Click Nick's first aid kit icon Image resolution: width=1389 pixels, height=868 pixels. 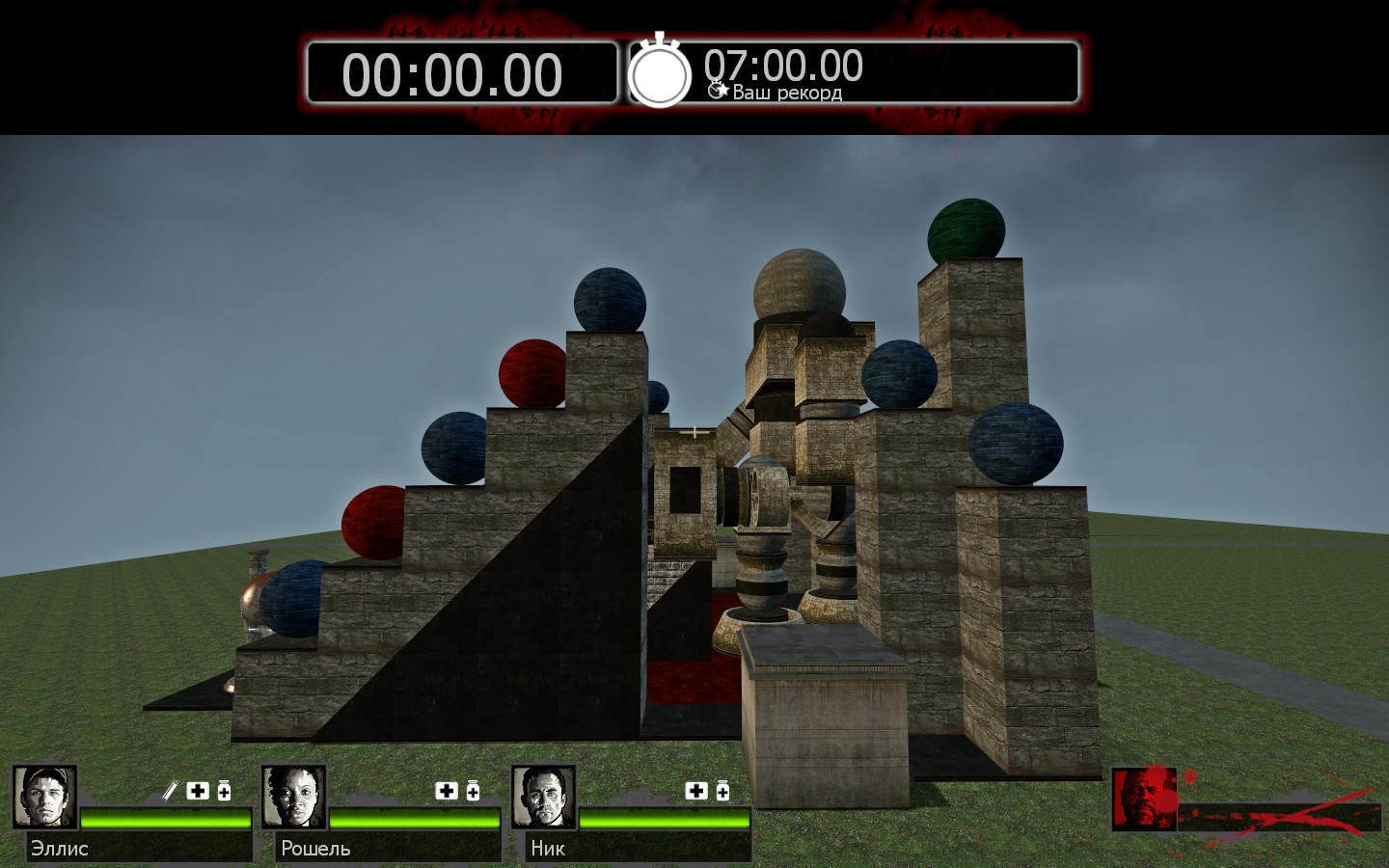click(696, 791)
